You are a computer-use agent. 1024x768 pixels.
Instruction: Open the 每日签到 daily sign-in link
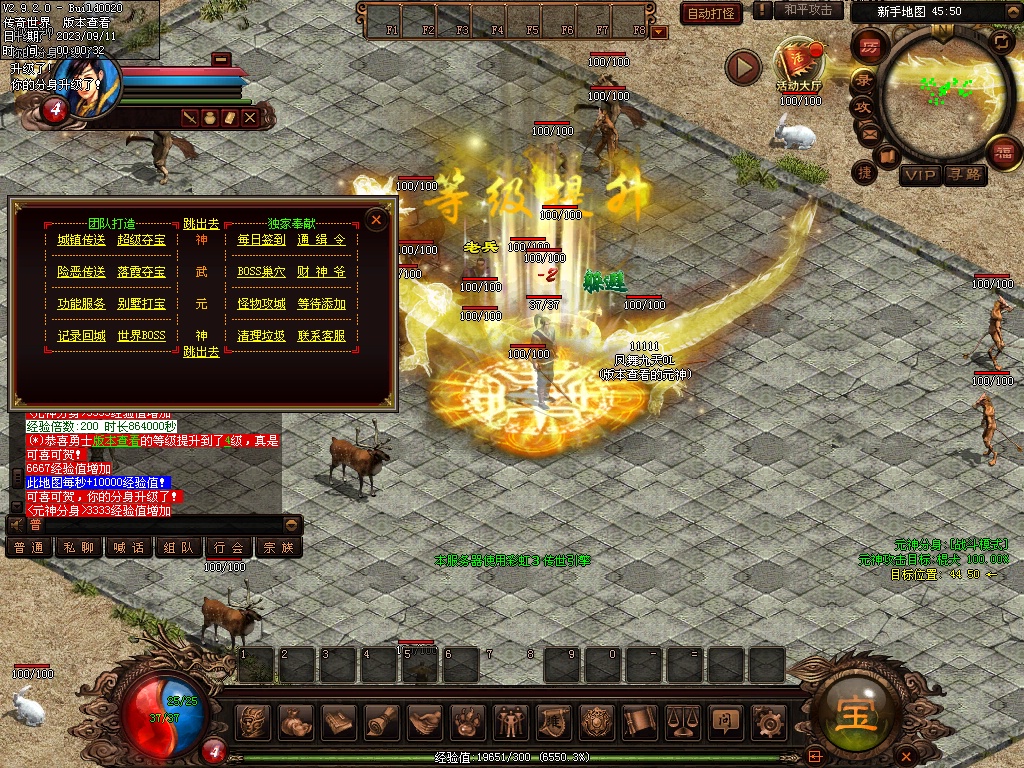(x=261, y=240)
